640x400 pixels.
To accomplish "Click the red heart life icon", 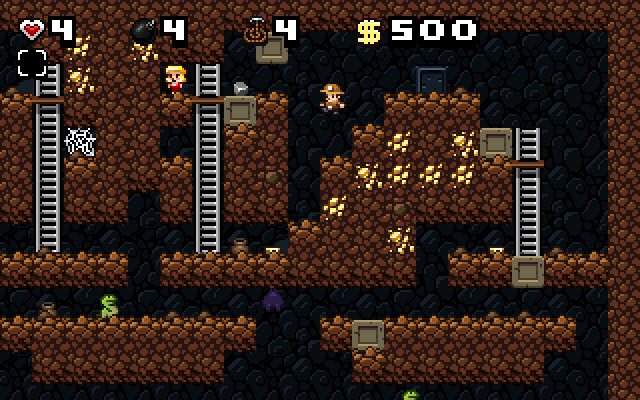I will pos(32,30).
